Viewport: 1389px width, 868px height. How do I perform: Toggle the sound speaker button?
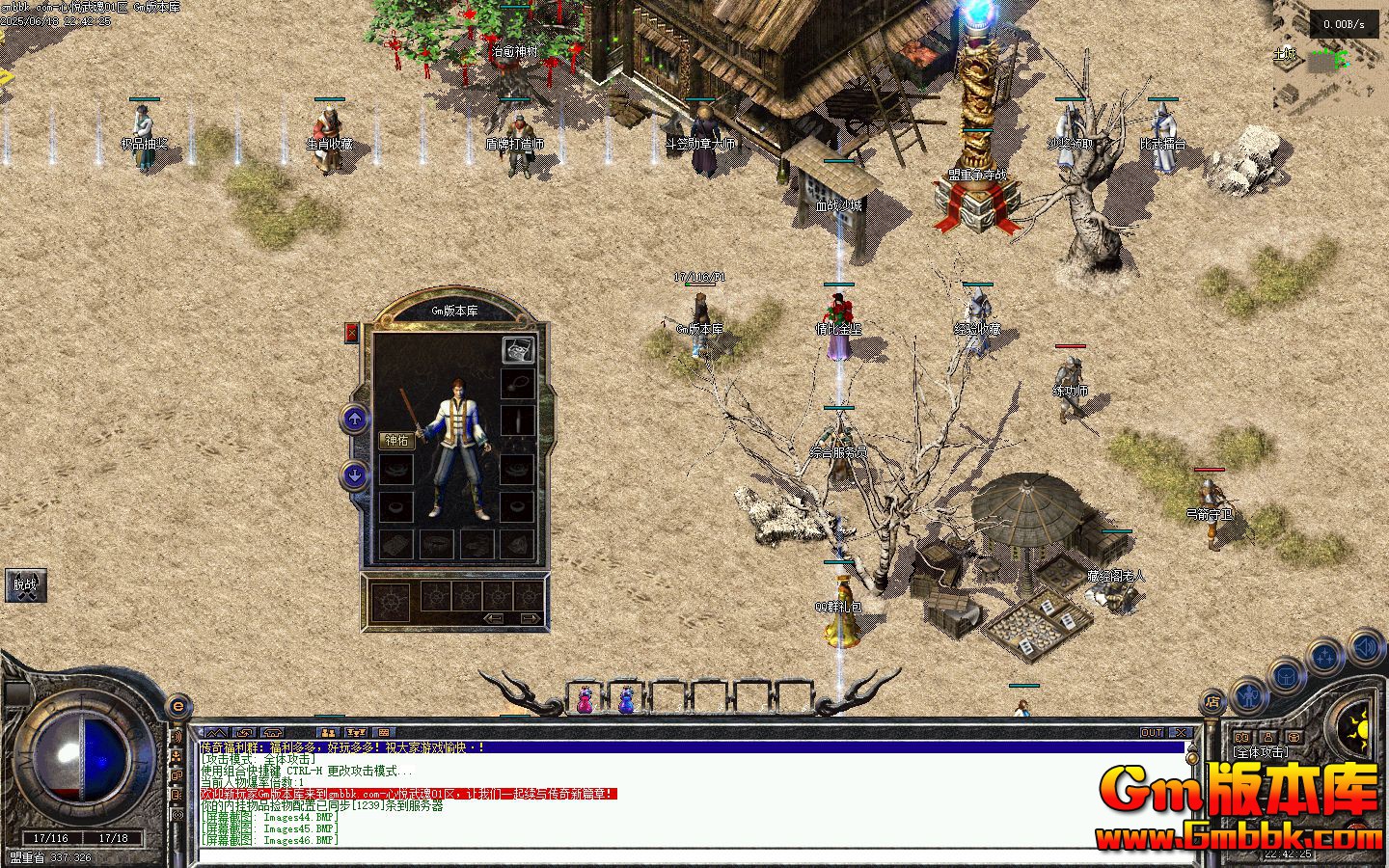(1366, 645)
